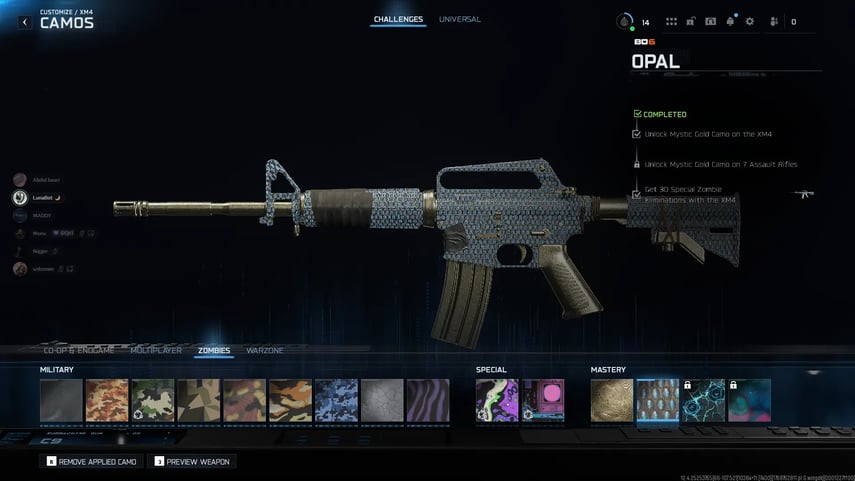Switch to the Universal camos tab
The image size is (855, 481).
coord(459,19)
